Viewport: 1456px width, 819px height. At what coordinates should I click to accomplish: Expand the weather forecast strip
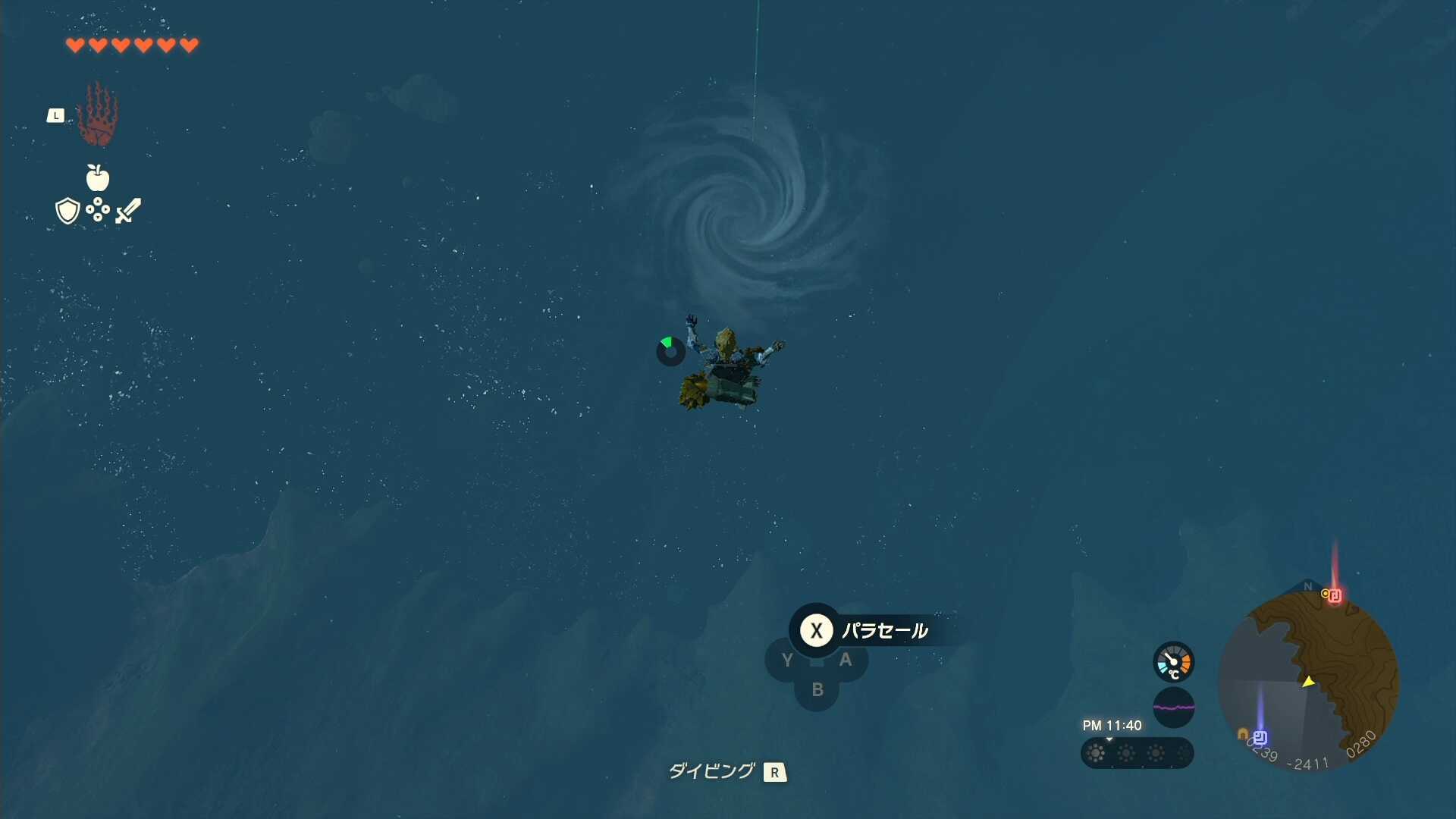tap(1136, 753)
